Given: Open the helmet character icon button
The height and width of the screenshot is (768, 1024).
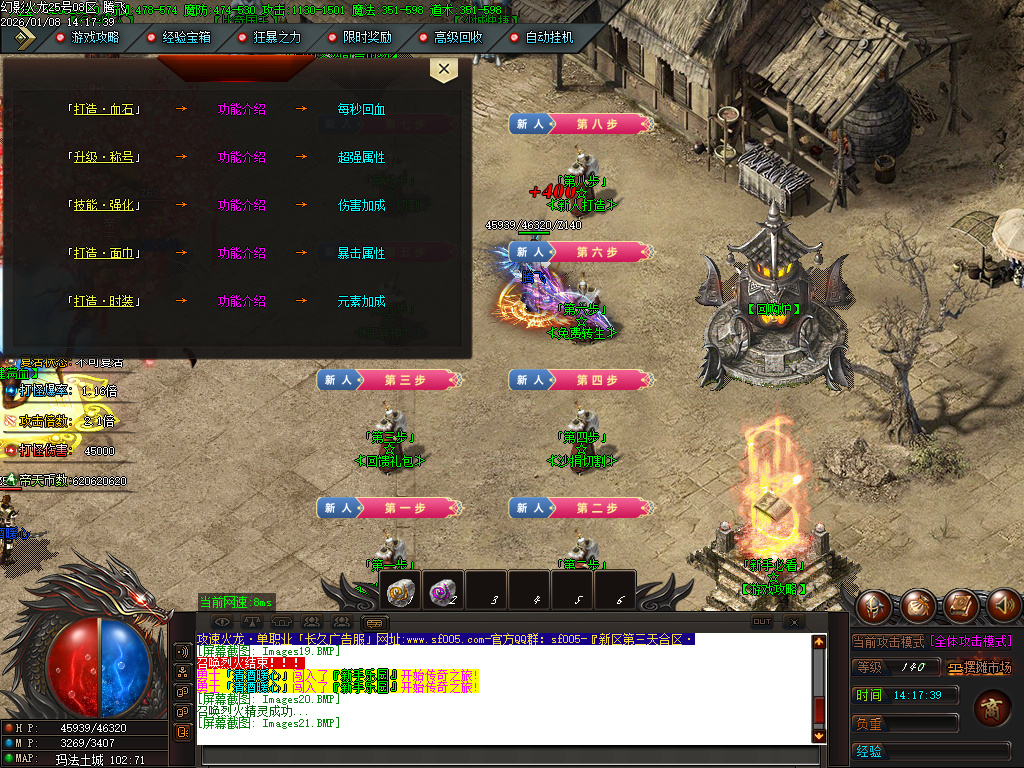Looking at the screenshot, I should click(874, 604).
